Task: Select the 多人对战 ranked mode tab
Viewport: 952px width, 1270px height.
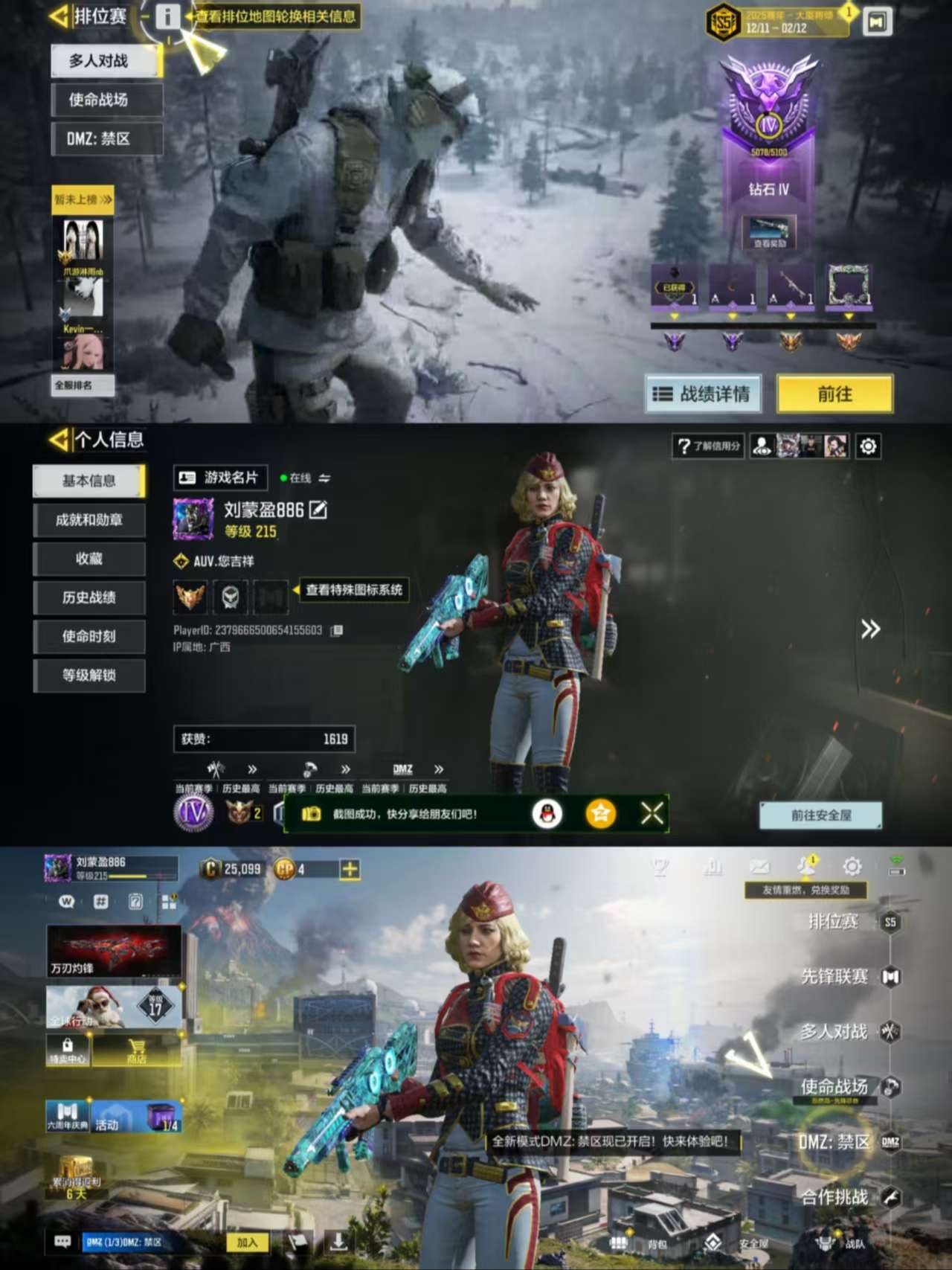Action: click(x=106, y=61)
